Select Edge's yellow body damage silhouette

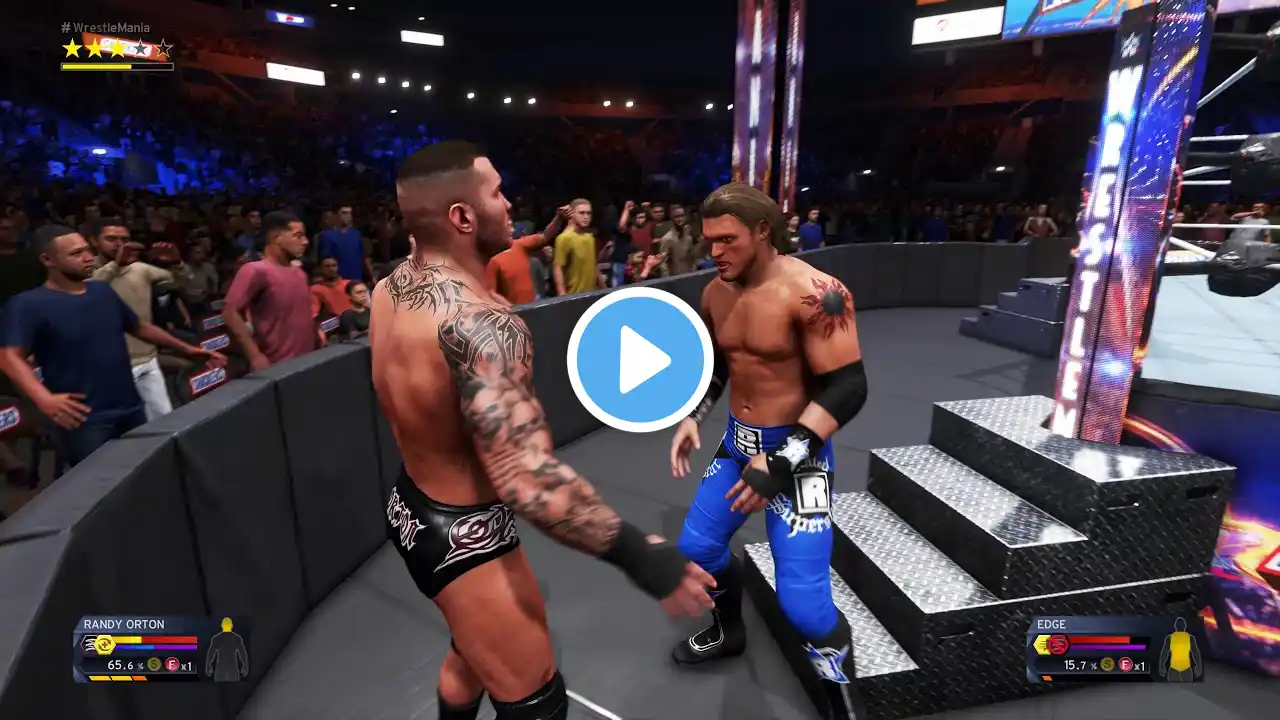click(1180, 650)
